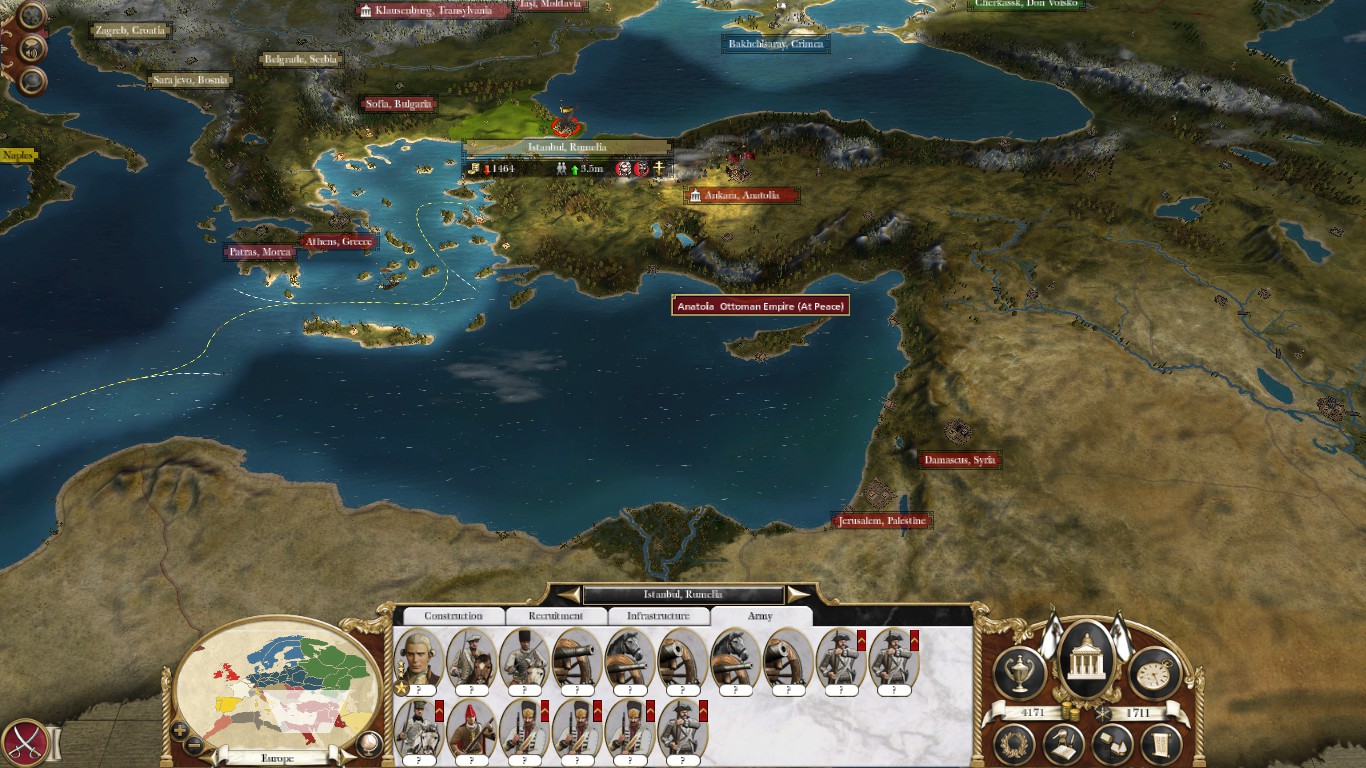This screenshot has width=1366, height=768.
Task: Zoom out the minimap with minus button
Action: (195, 745)
